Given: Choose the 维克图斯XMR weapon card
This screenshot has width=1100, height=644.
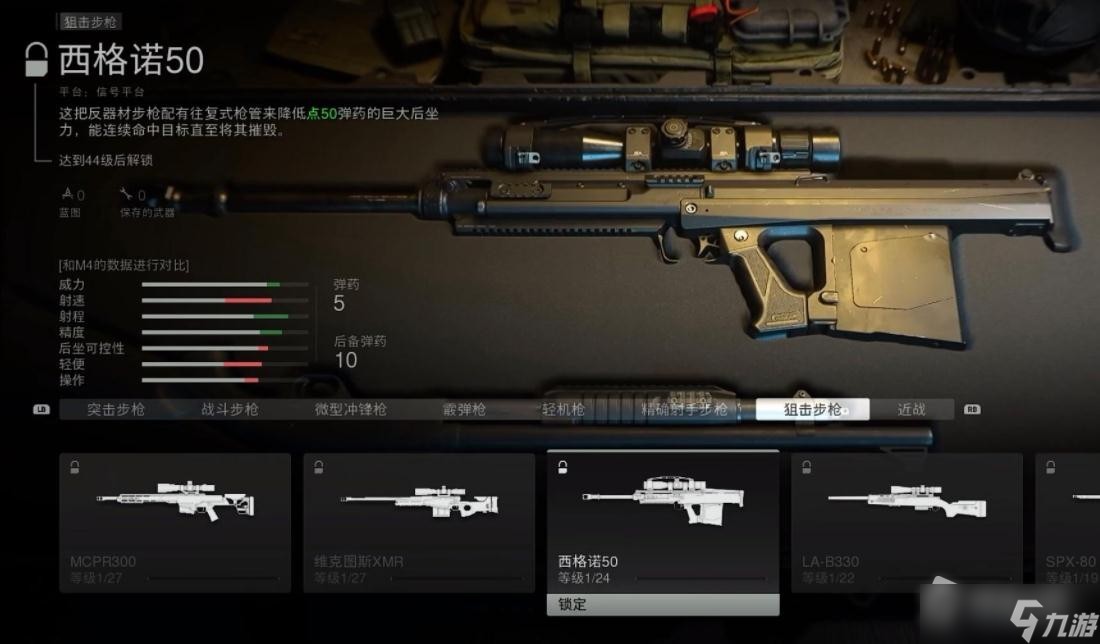Looking at the screenshot, I should [x=419, y=522].
